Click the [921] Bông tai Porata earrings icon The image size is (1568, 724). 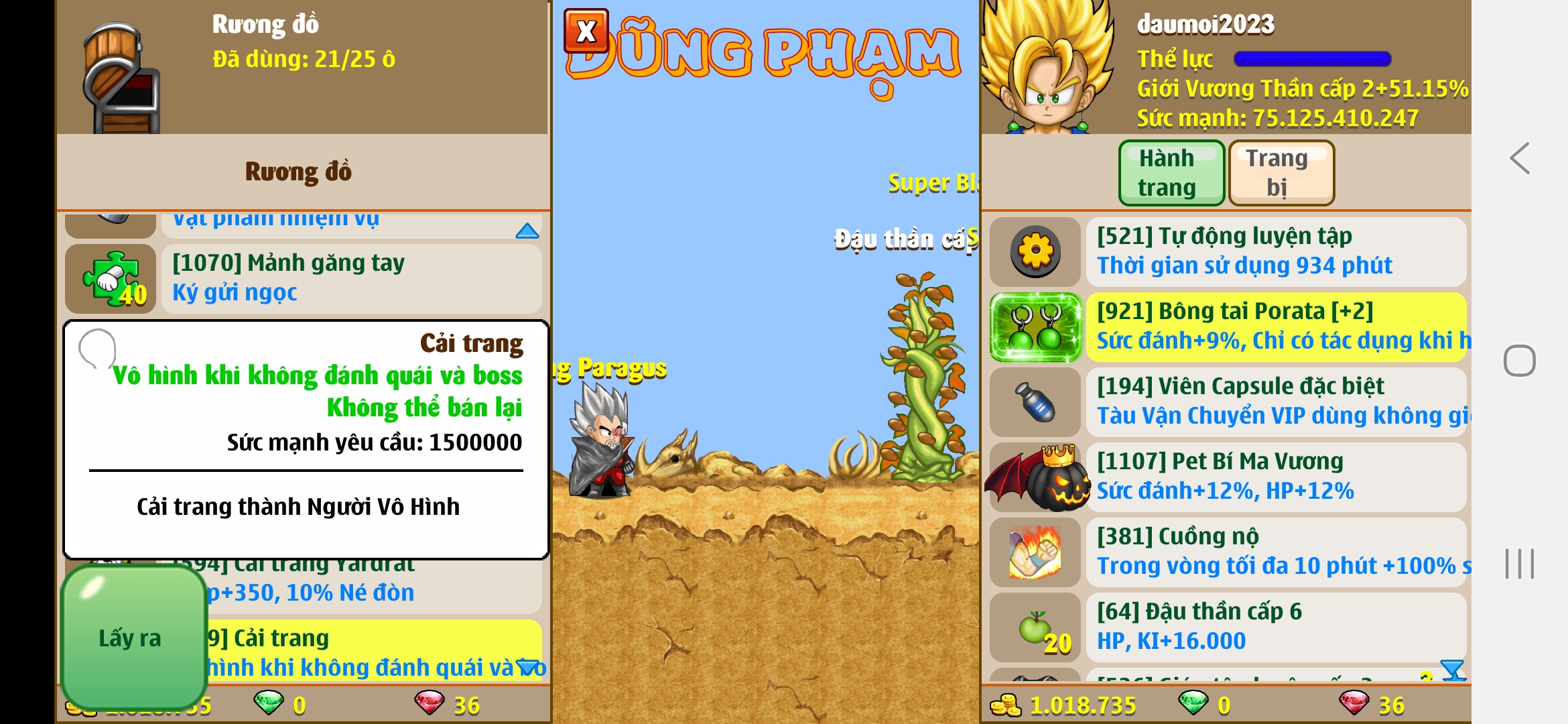1035,326
